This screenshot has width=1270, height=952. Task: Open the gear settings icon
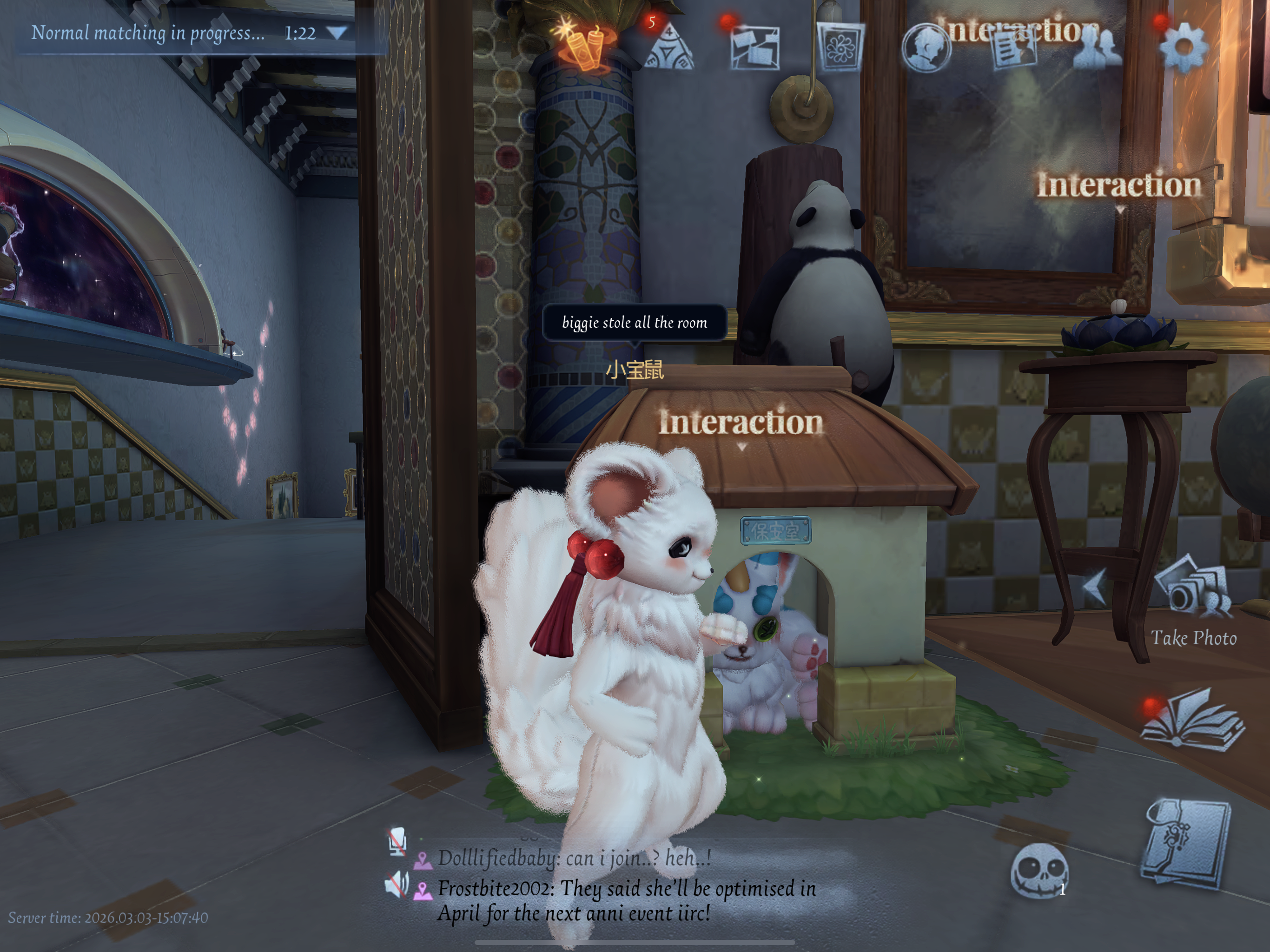click(x=1183, y=47)
